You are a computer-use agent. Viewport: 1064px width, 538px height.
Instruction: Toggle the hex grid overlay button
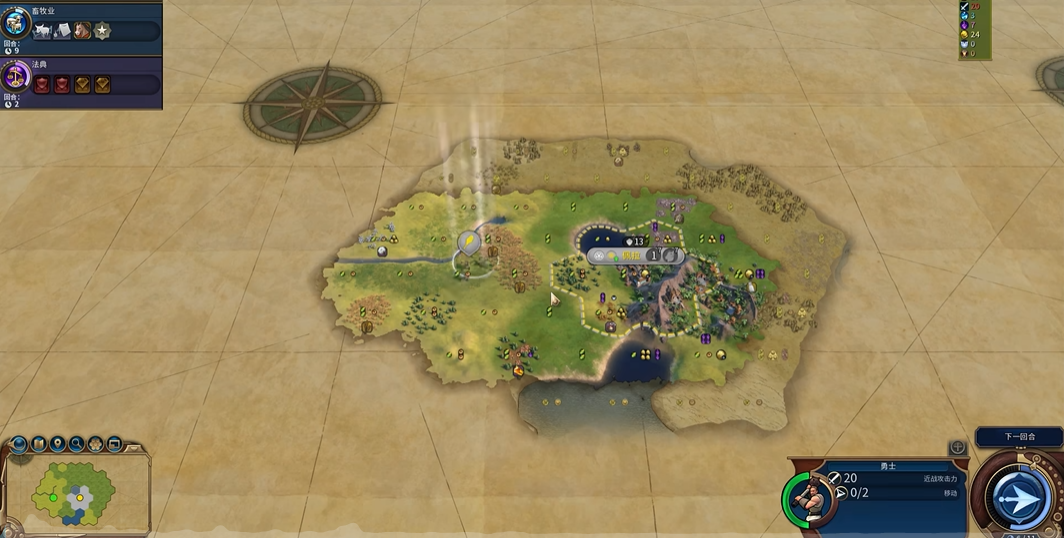[x=96, y=443]
